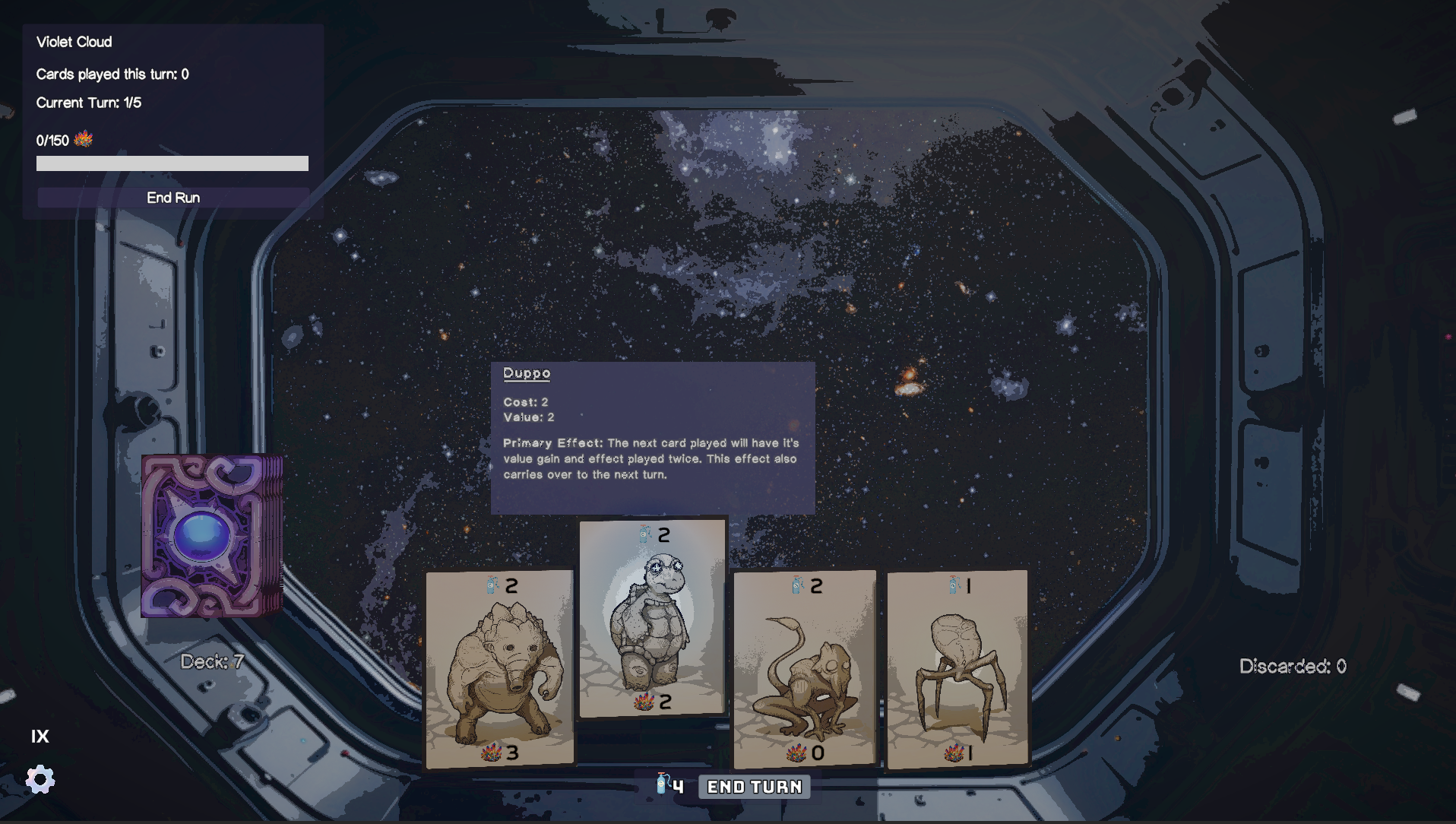Viewport: 1456px width, 824px height.
Task: Open settings via the gear icon
Action: click(40, 779)
